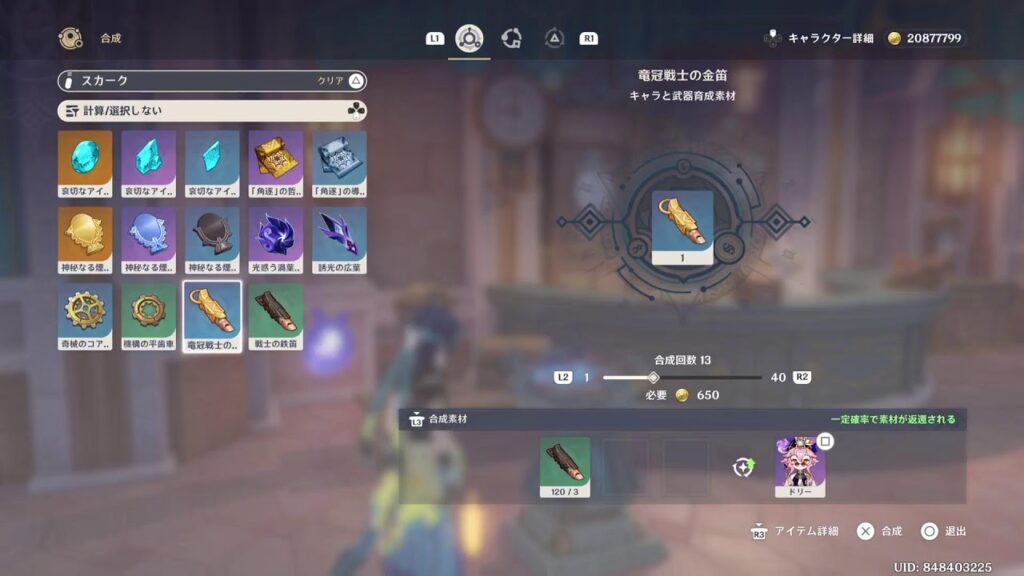The height and width of the screenshot is (576, 1024).
Task: Choose the golden 「角逐」 philosophy book
Action: coord(275,160)
